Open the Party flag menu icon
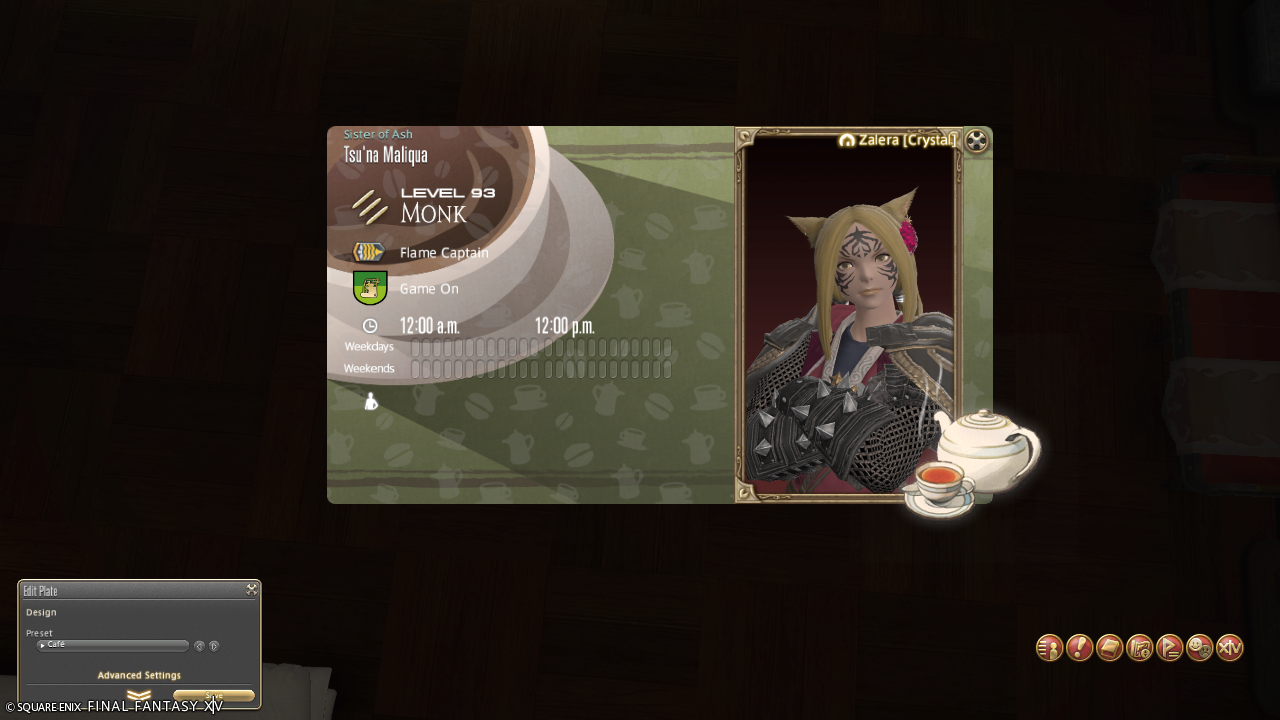Image resolution: width=1280 pixels, height=720 pixels. [x=1169, y=648]
